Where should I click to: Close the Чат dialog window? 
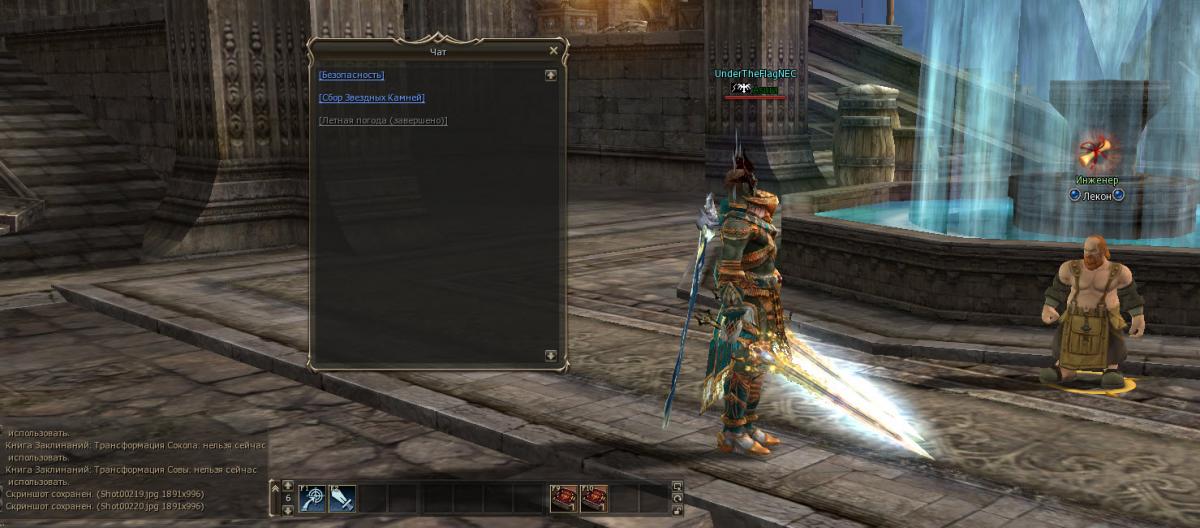[x=554, y=51]
